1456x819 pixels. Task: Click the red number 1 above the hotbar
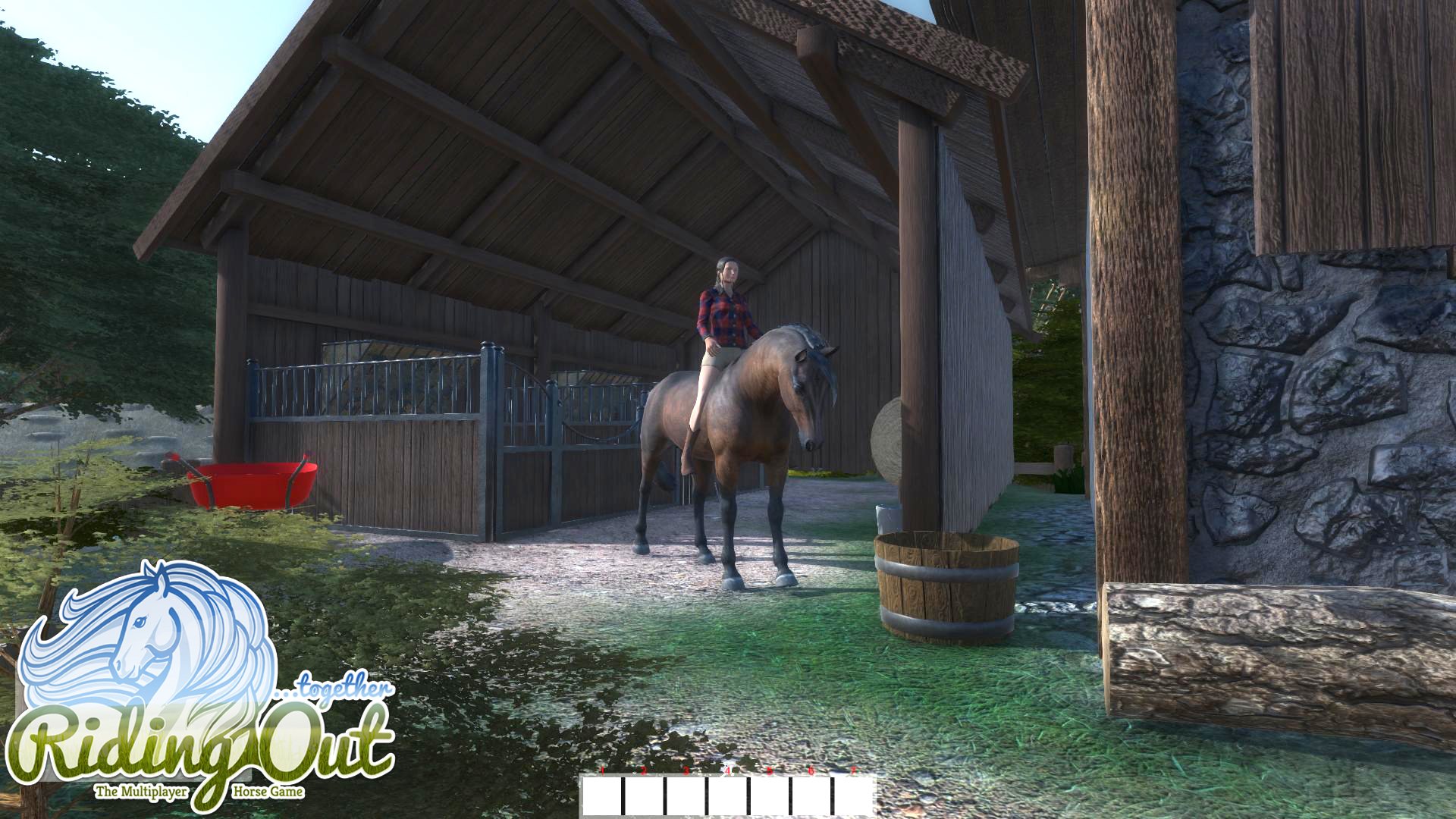point(602,770)
